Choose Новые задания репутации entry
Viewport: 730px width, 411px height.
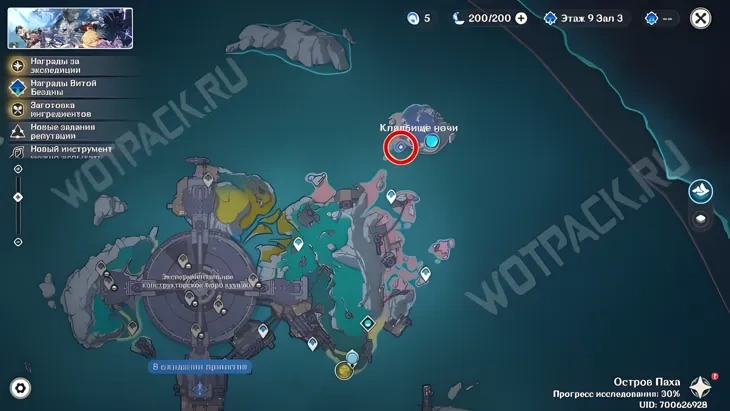point(61,130)
